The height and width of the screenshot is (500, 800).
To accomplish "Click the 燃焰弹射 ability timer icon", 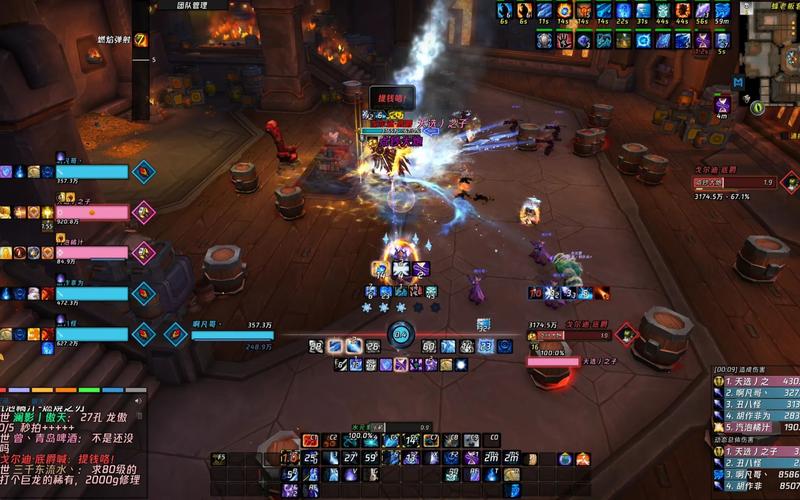I will (x=140, y=40).
